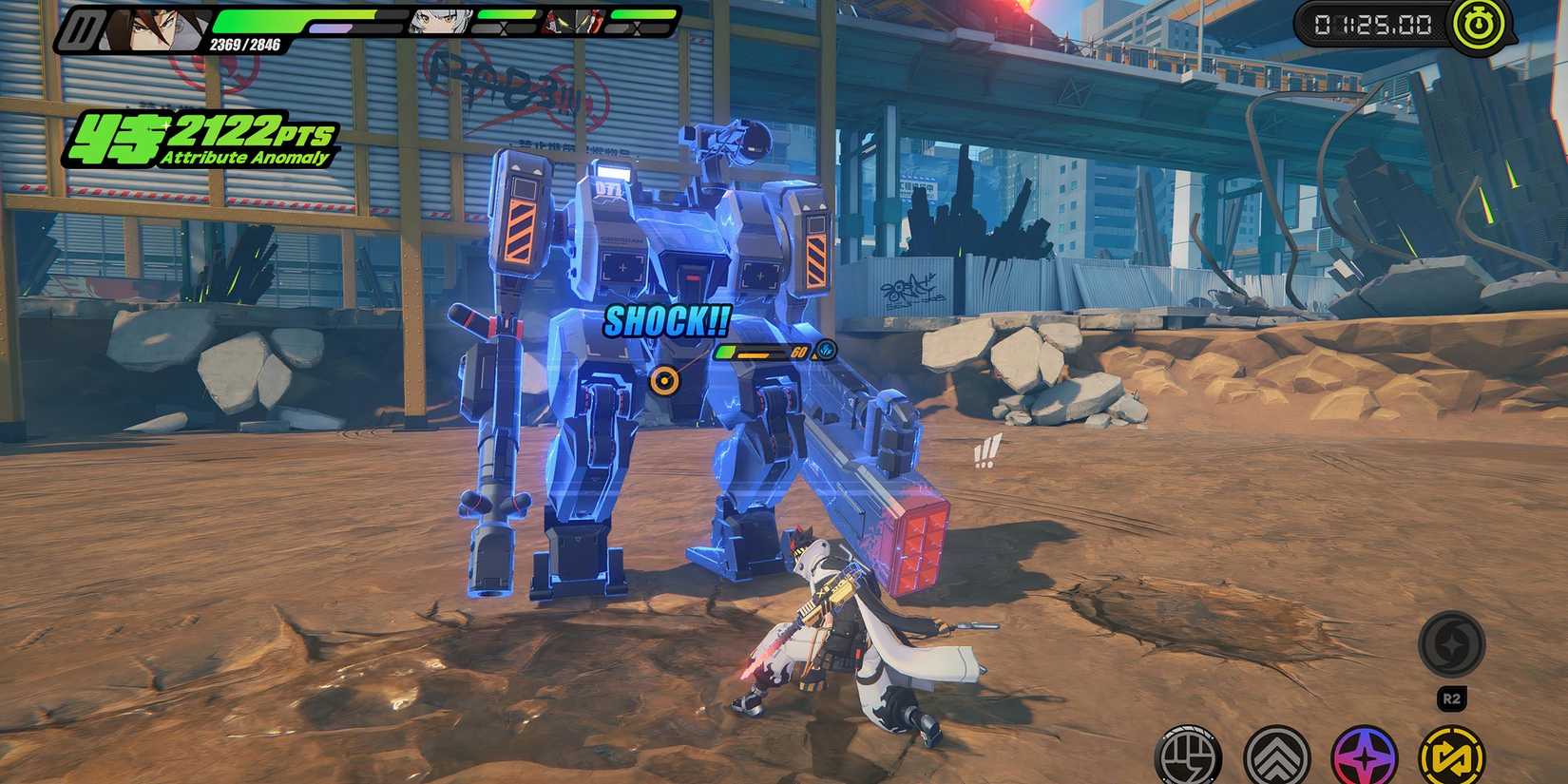Click the green stopwatch timer icon
The image size is (1568, 784).
[1476, 26]
